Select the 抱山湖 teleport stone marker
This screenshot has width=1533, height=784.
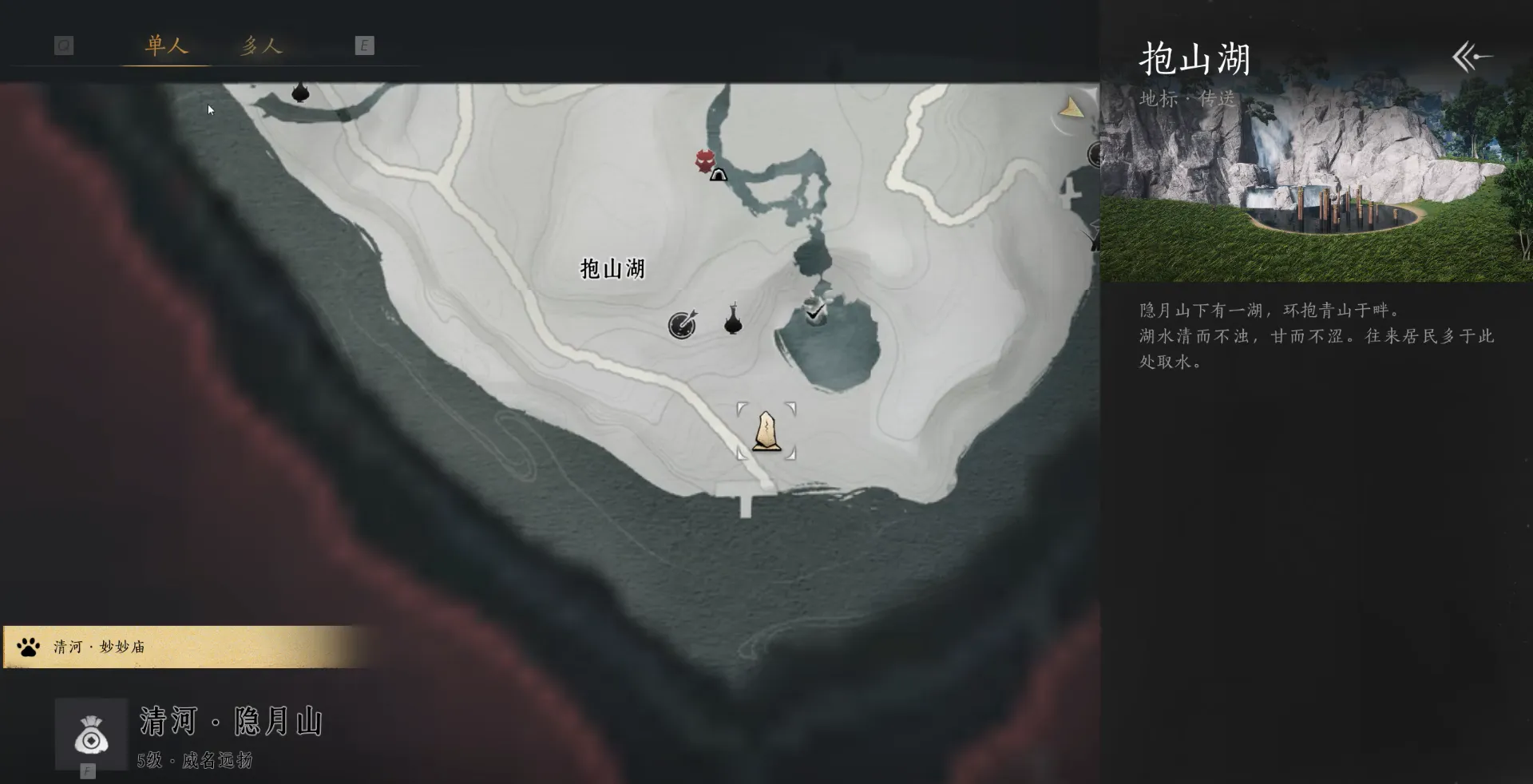pos(766,431)
